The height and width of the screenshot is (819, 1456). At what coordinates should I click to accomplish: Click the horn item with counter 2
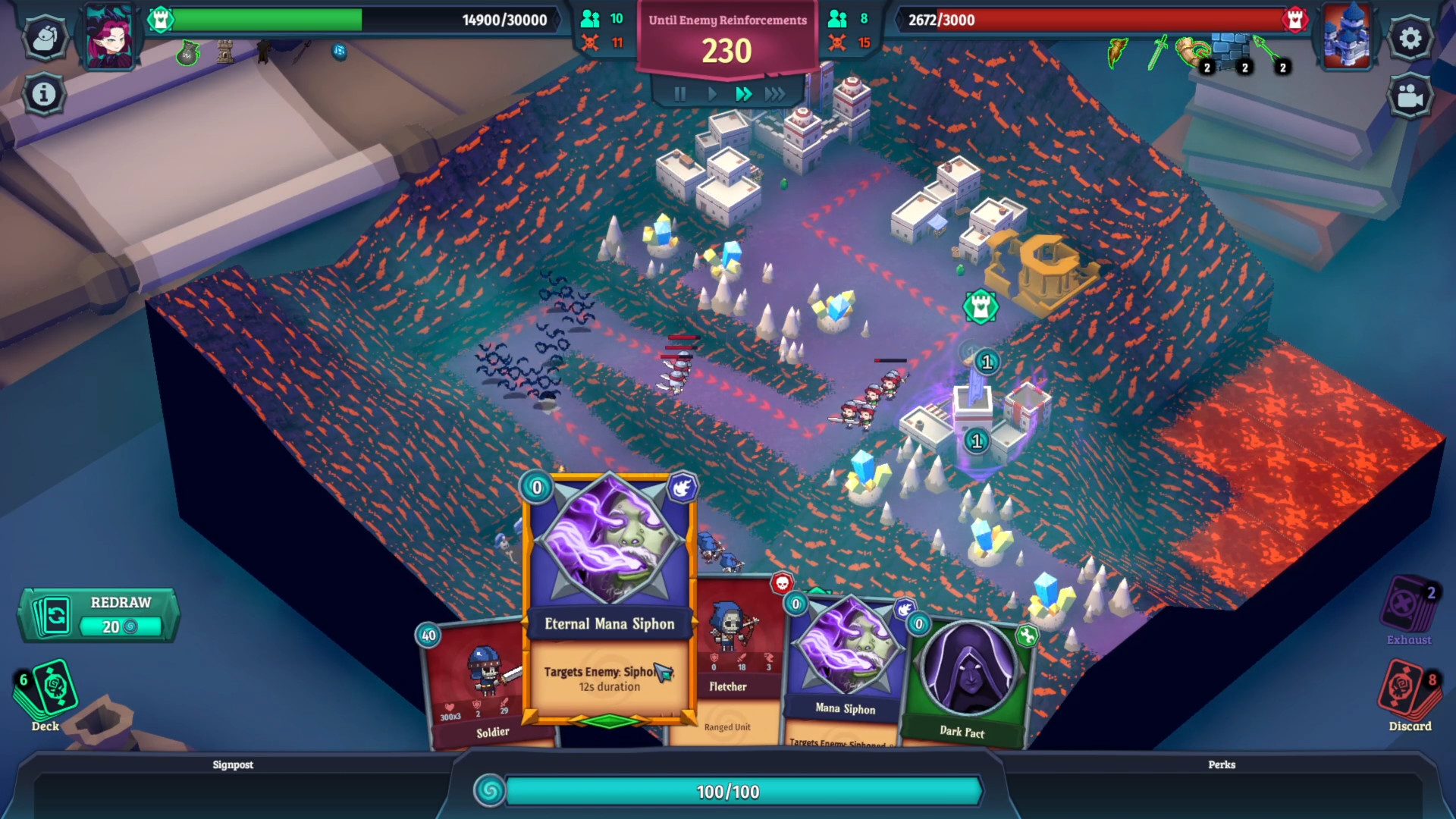[x=1192, y=52]
